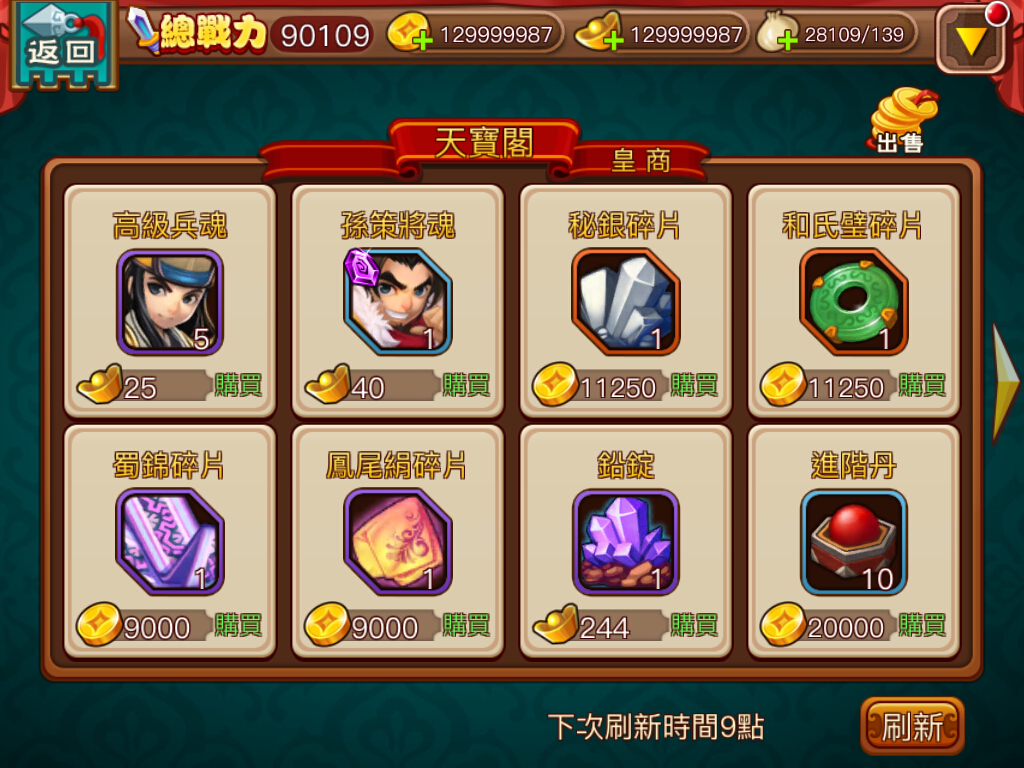Image resolution: width=1024 pixels, height=768 pixels.
Task: Purchase 孫策將魂 for 40 ingots
Action: 466,385
